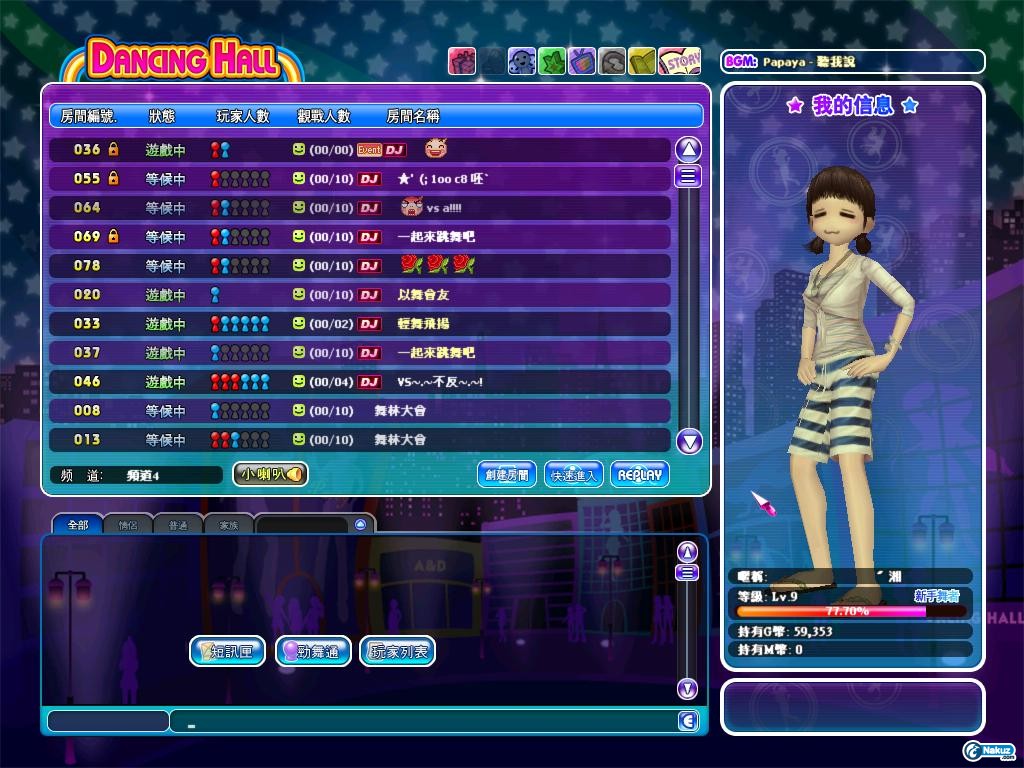
Task: Click the green maple leaf icon
Action: 552,62
